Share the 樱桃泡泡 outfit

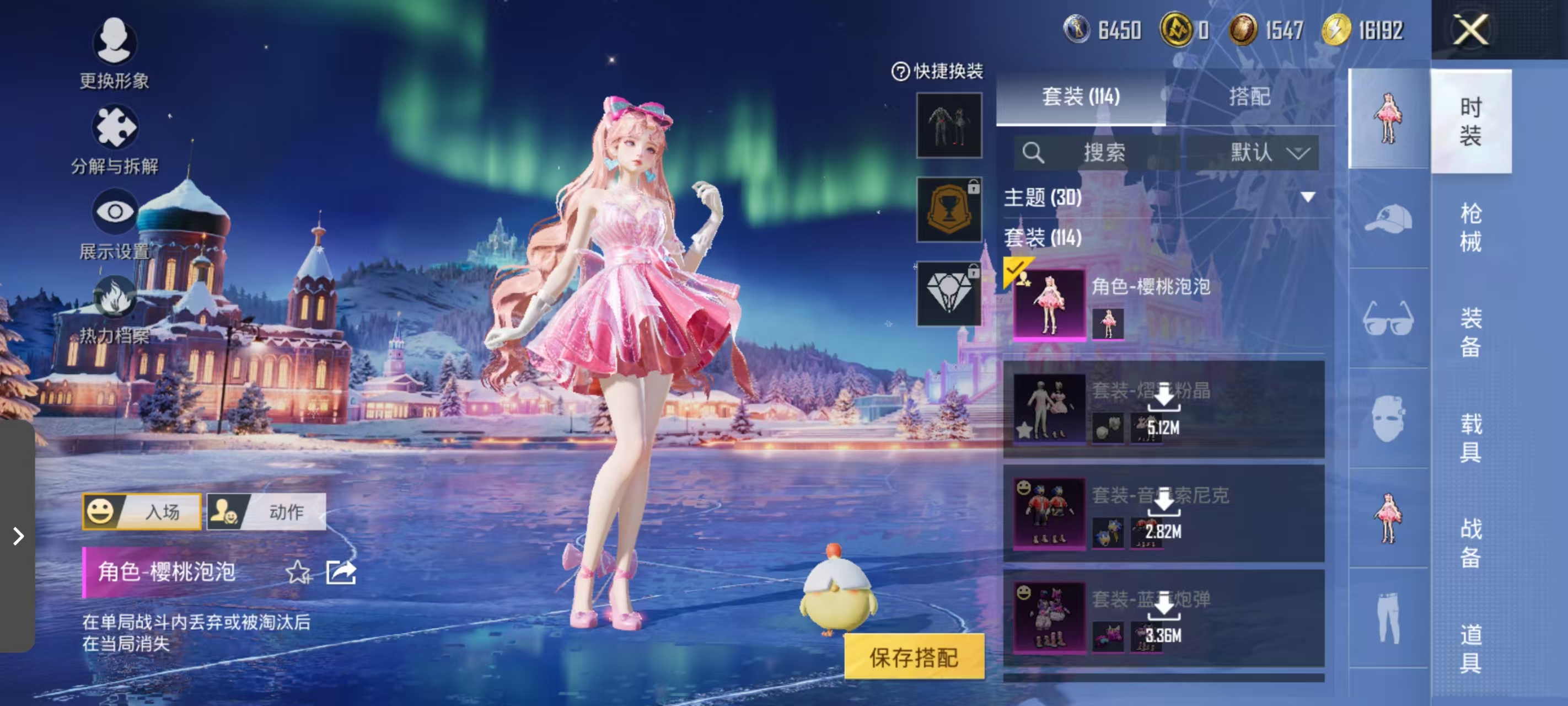point(341,572)
